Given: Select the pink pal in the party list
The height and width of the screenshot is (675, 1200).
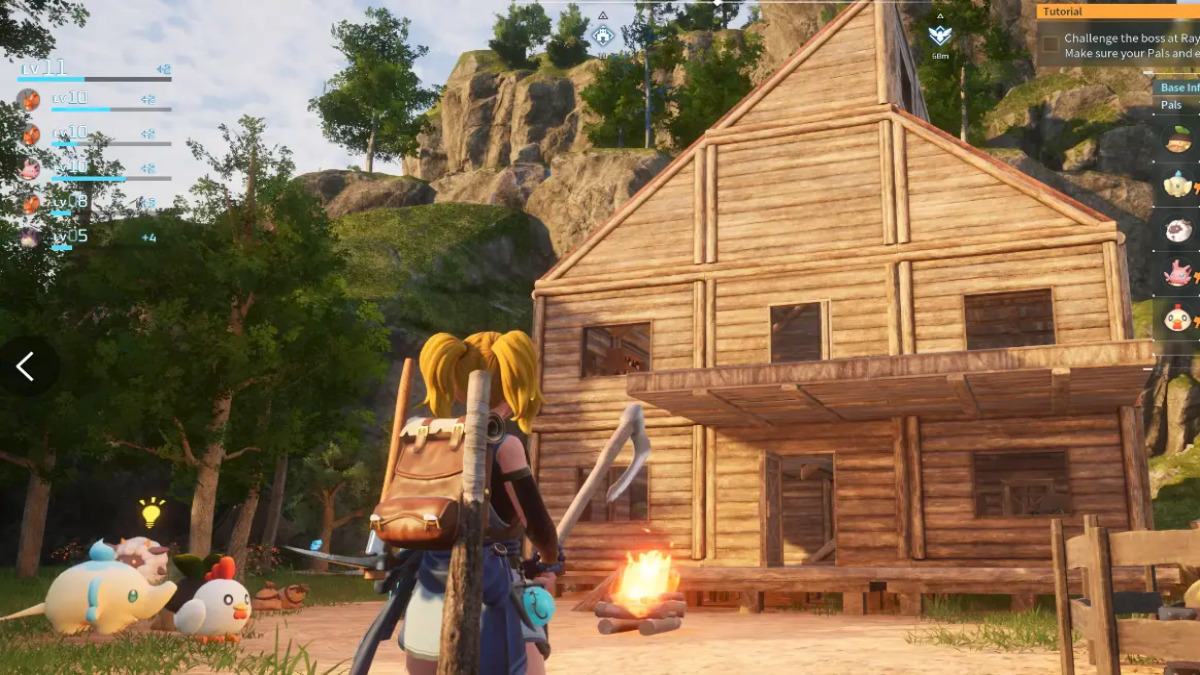Looking at the screenshot, I should (30, 168).
